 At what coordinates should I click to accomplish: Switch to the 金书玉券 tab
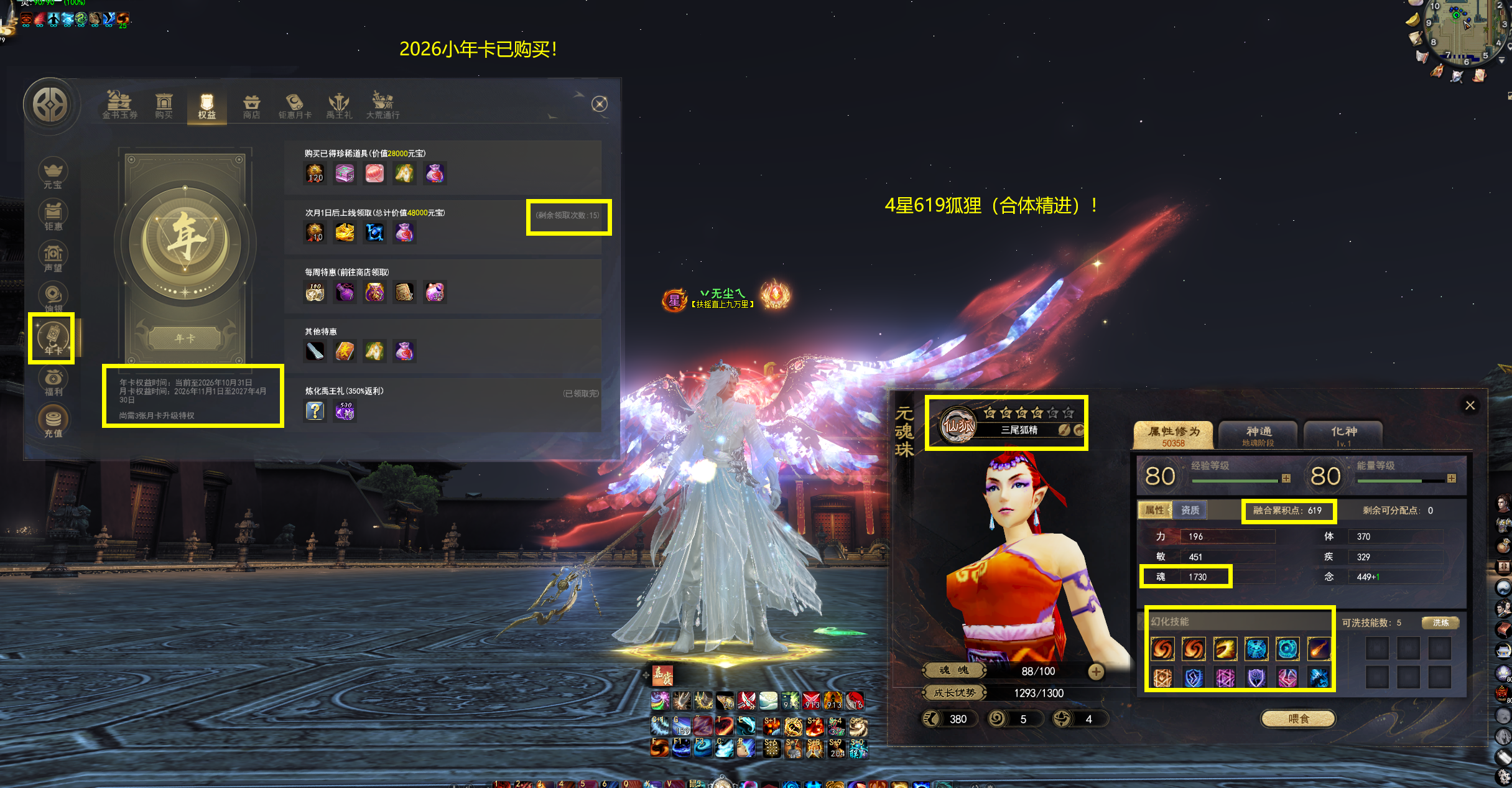pyautogui.click(x=119, y=105)
